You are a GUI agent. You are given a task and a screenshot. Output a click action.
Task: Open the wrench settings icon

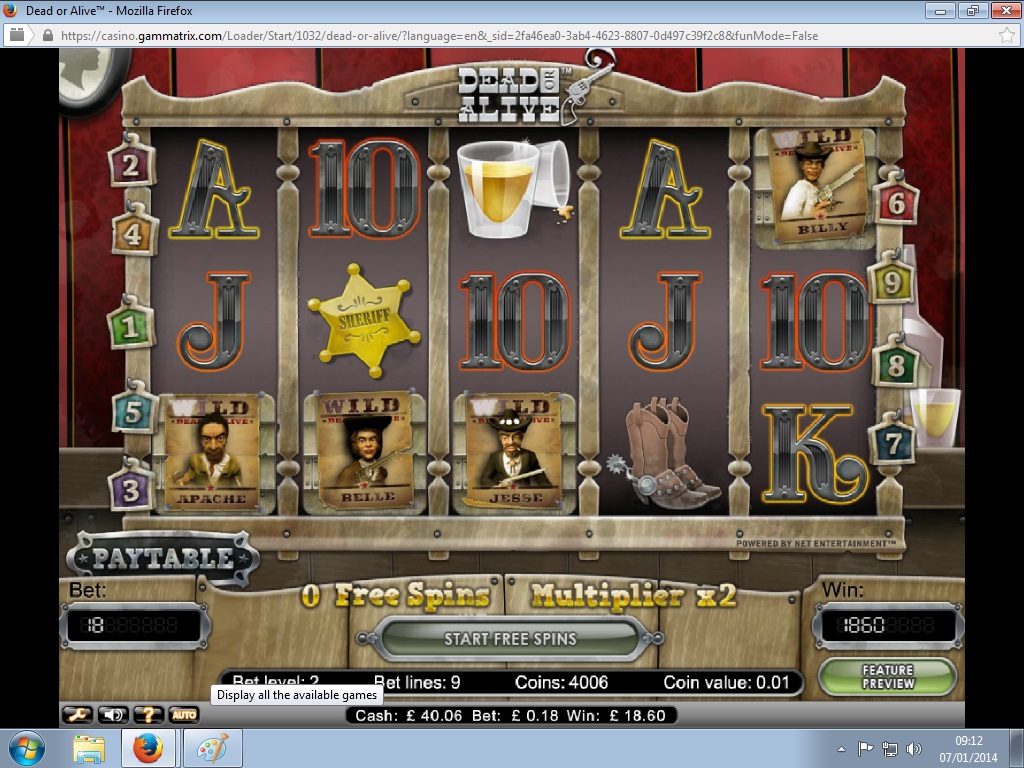pyautogui.click(x=77, y=714)
